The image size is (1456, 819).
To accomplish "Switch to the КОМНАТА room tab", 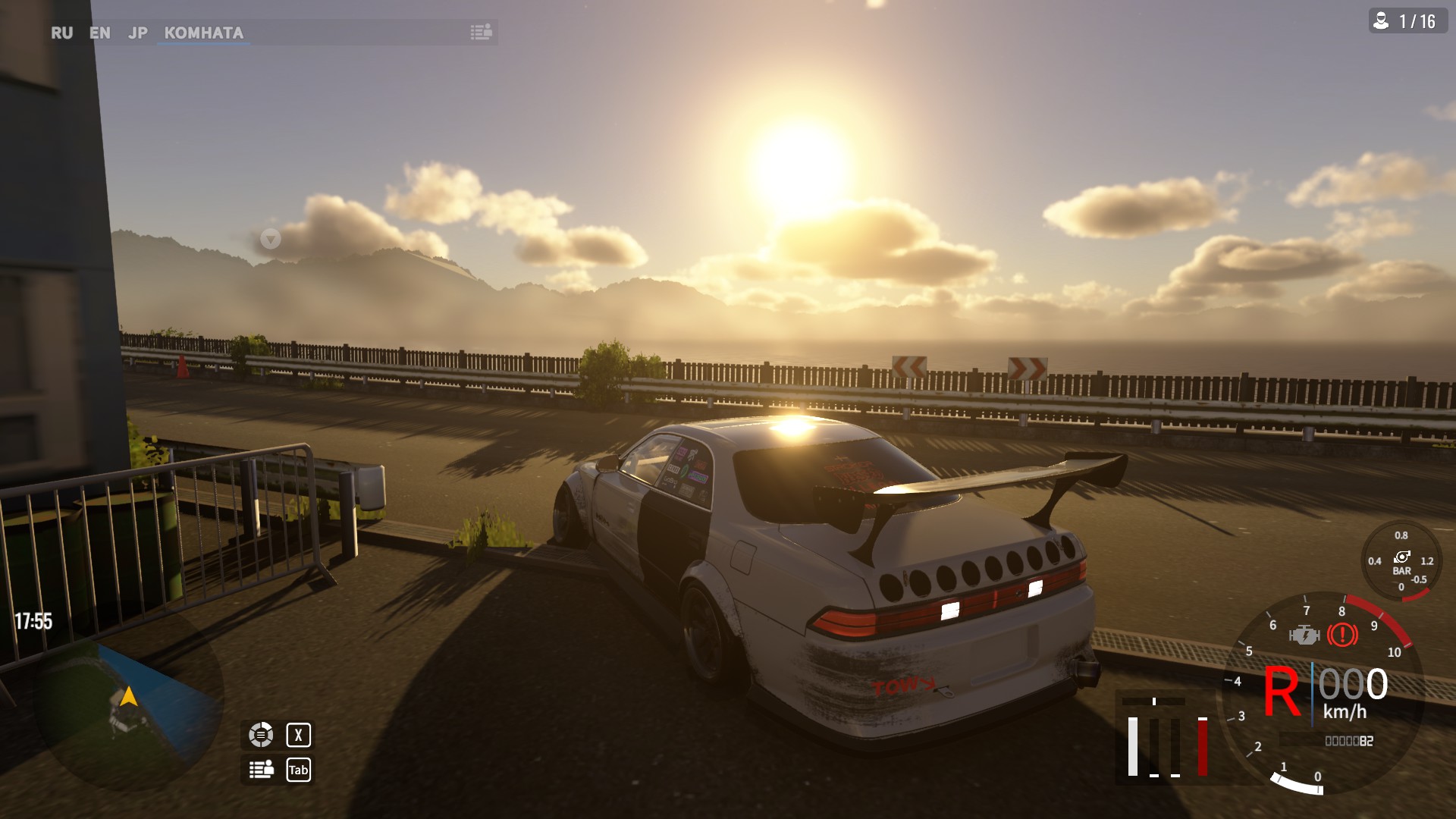I will (x=203, y=33).
